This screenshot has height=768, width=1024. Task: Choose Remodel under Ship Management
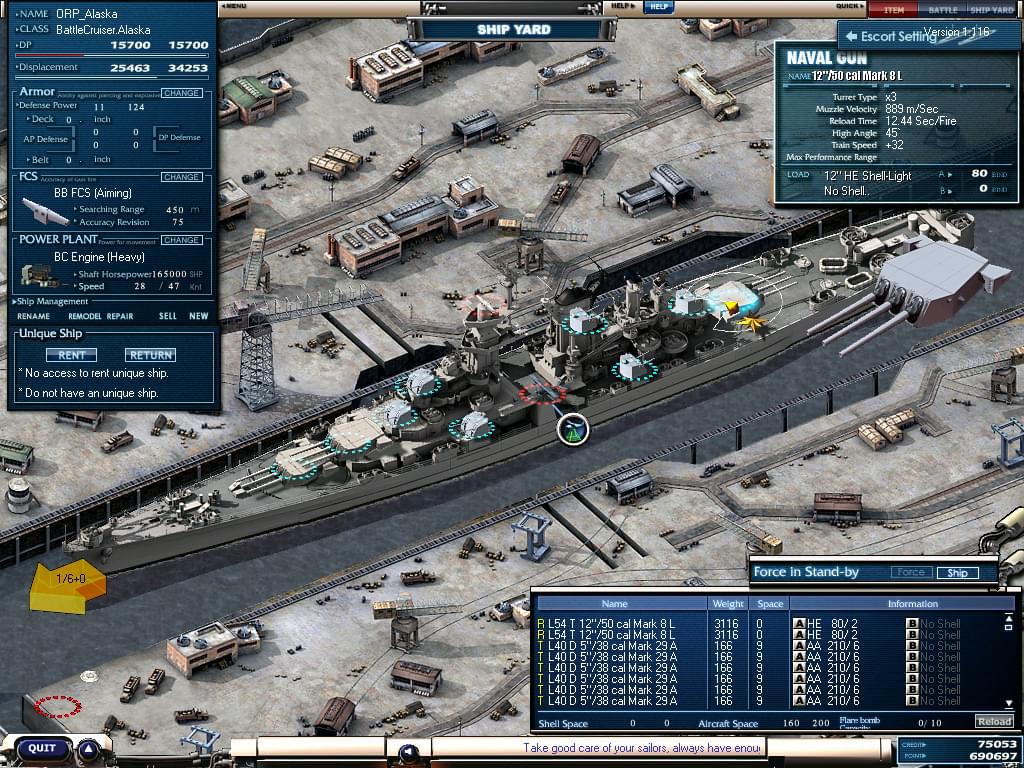coord(85,316)
